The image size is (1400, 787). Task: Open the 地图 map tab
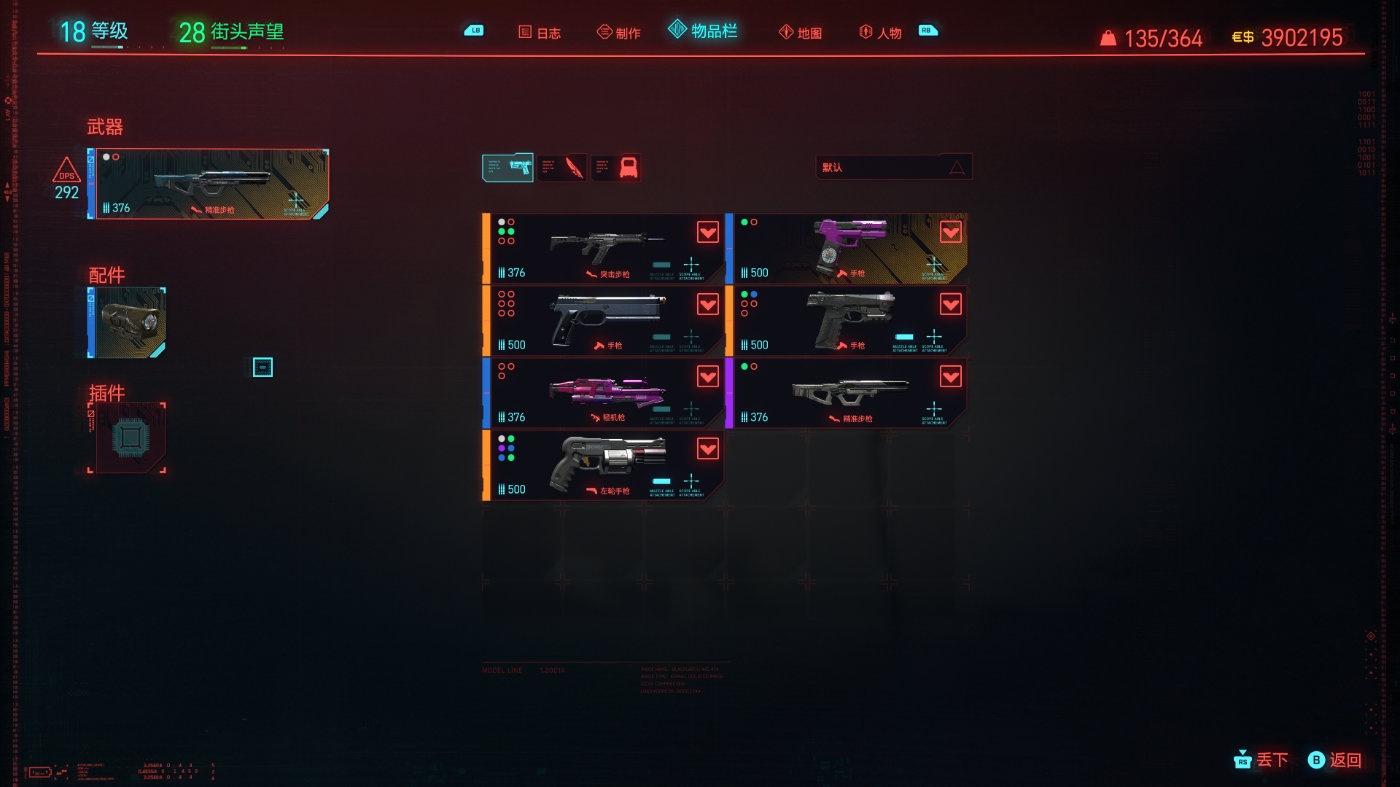(x=800, y=32)
